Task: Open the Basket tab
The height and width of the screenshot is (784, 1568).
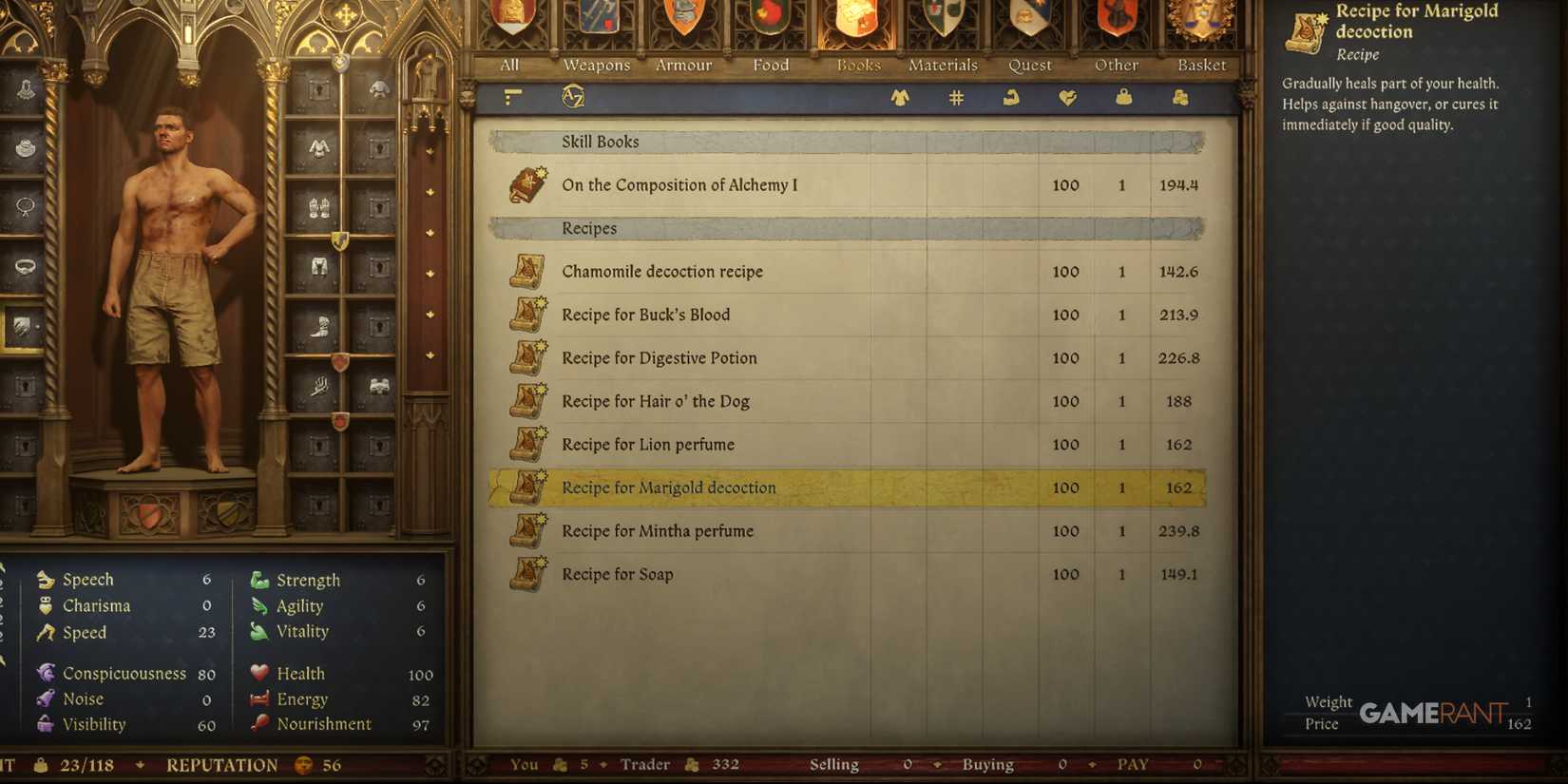Action: click(x=1200, y=65)
